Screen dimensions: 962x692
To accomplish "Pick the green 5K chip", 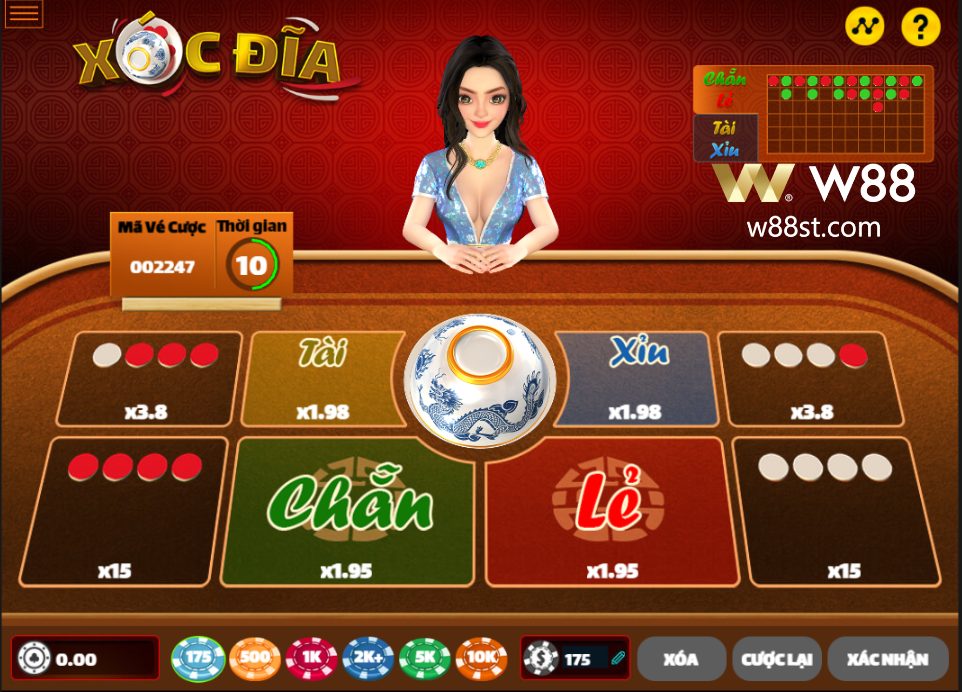I will pyautogui.click(x=425, y=659).
